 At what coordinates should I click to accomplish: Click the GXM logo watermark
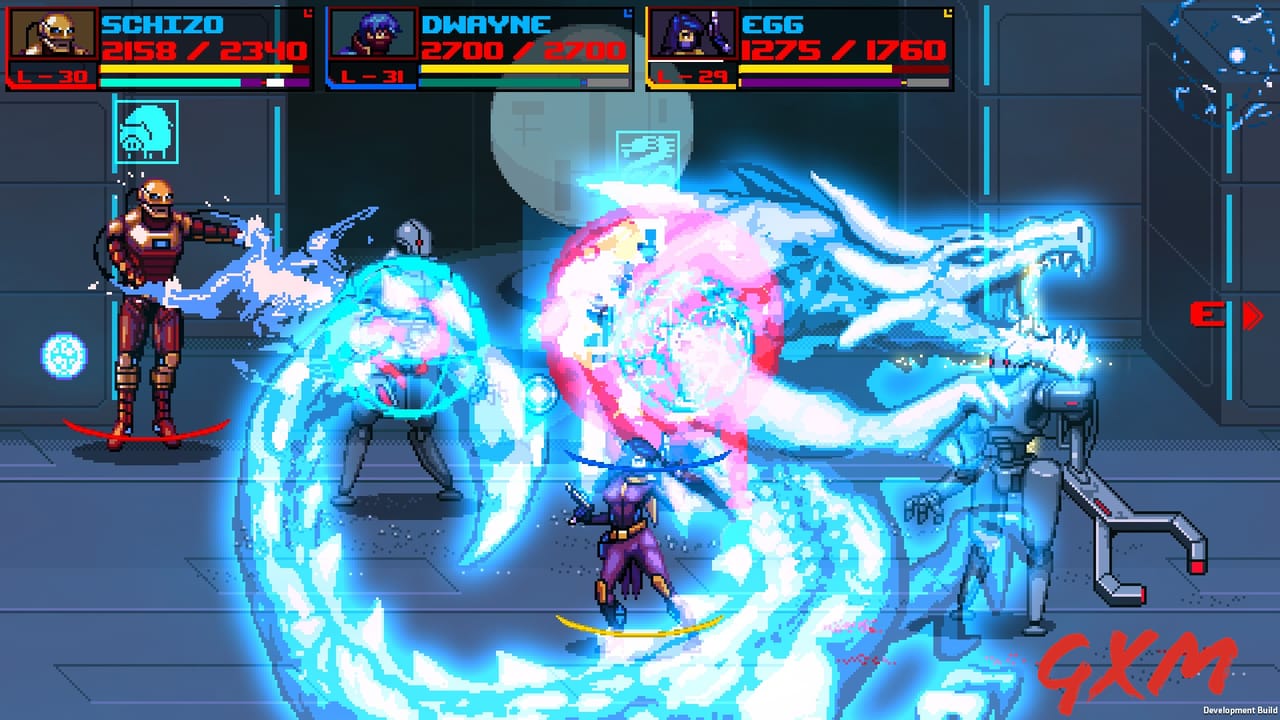coord(1140,670)
